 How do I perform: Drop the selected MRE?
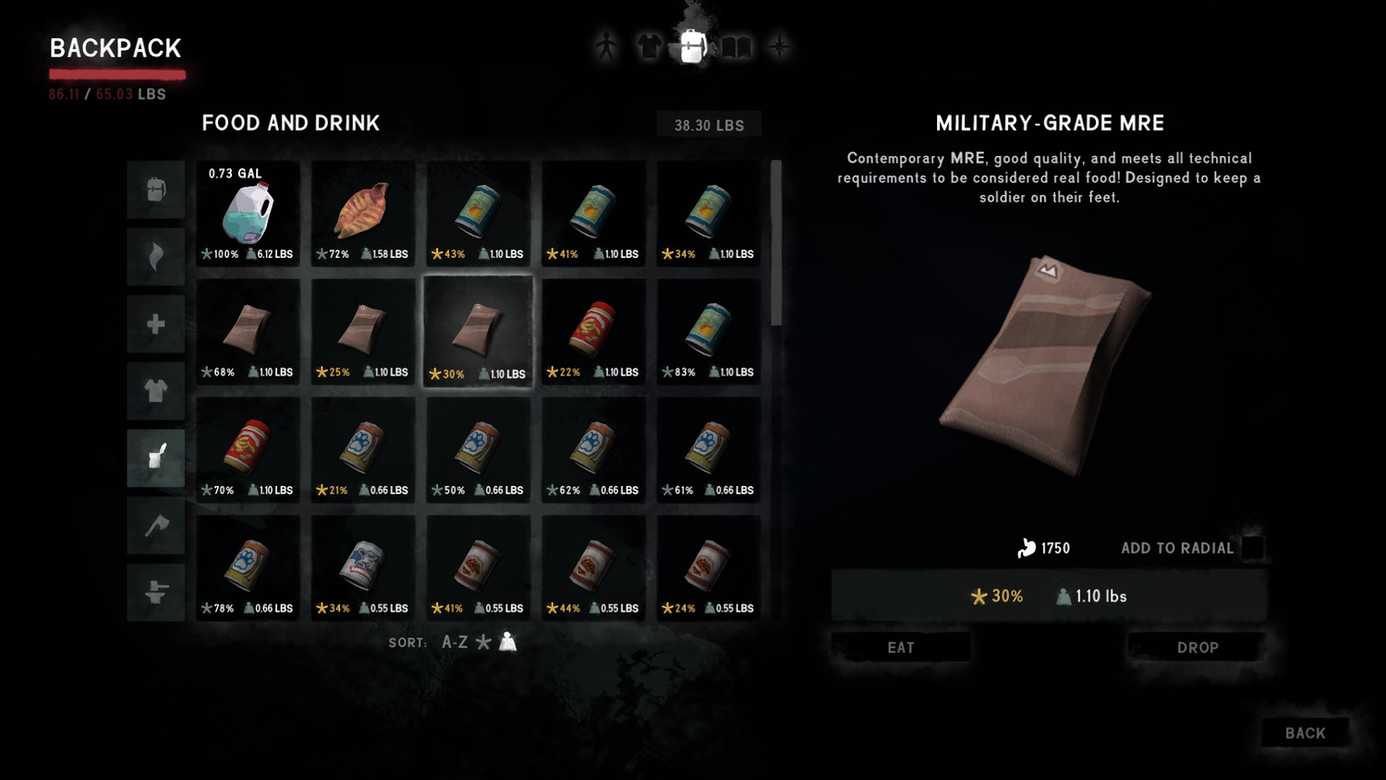1197,647
